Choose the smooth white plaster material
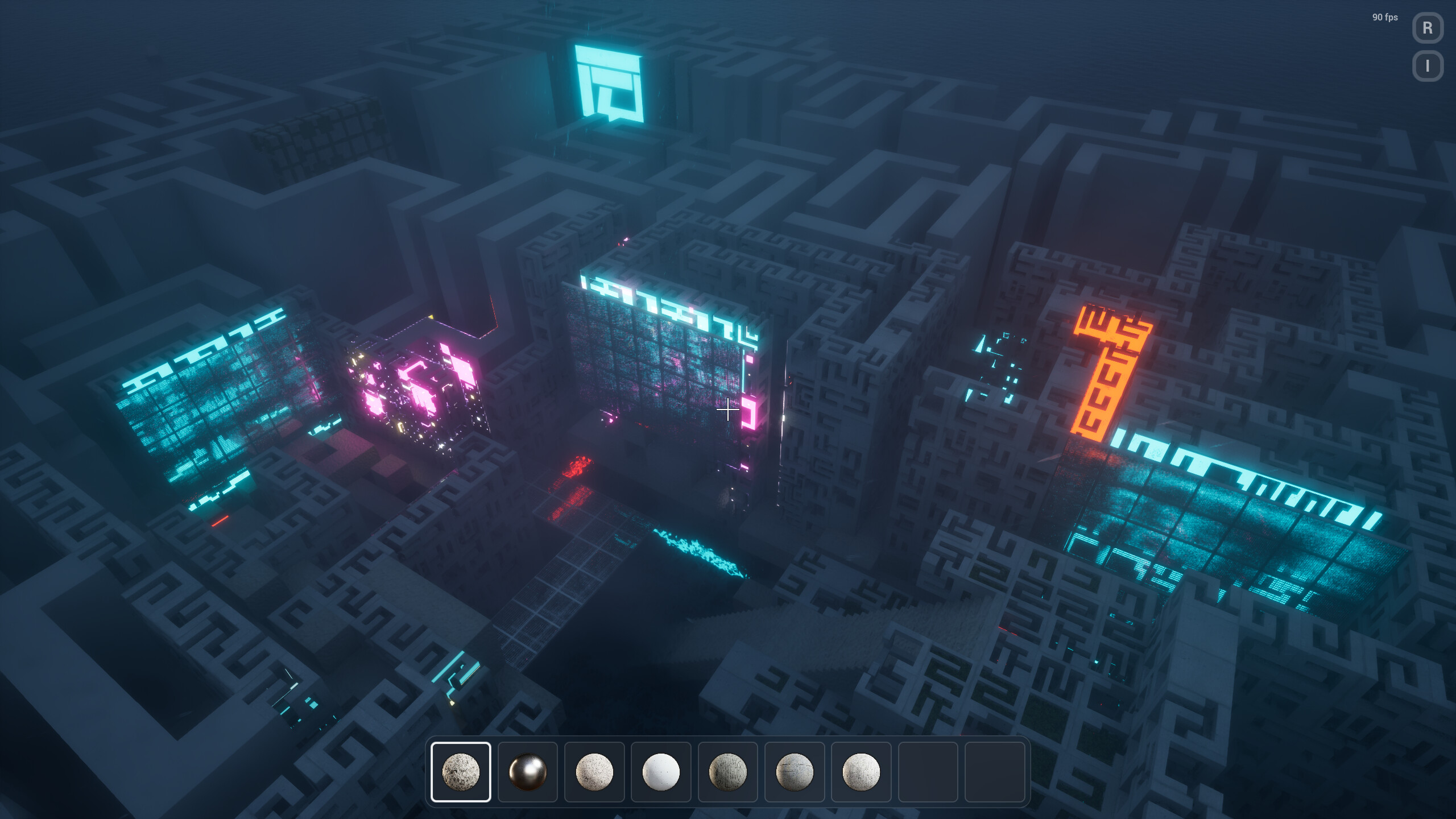Image resolution: width=1456 pixels, height=819 pixels. (x=661, y=773)
